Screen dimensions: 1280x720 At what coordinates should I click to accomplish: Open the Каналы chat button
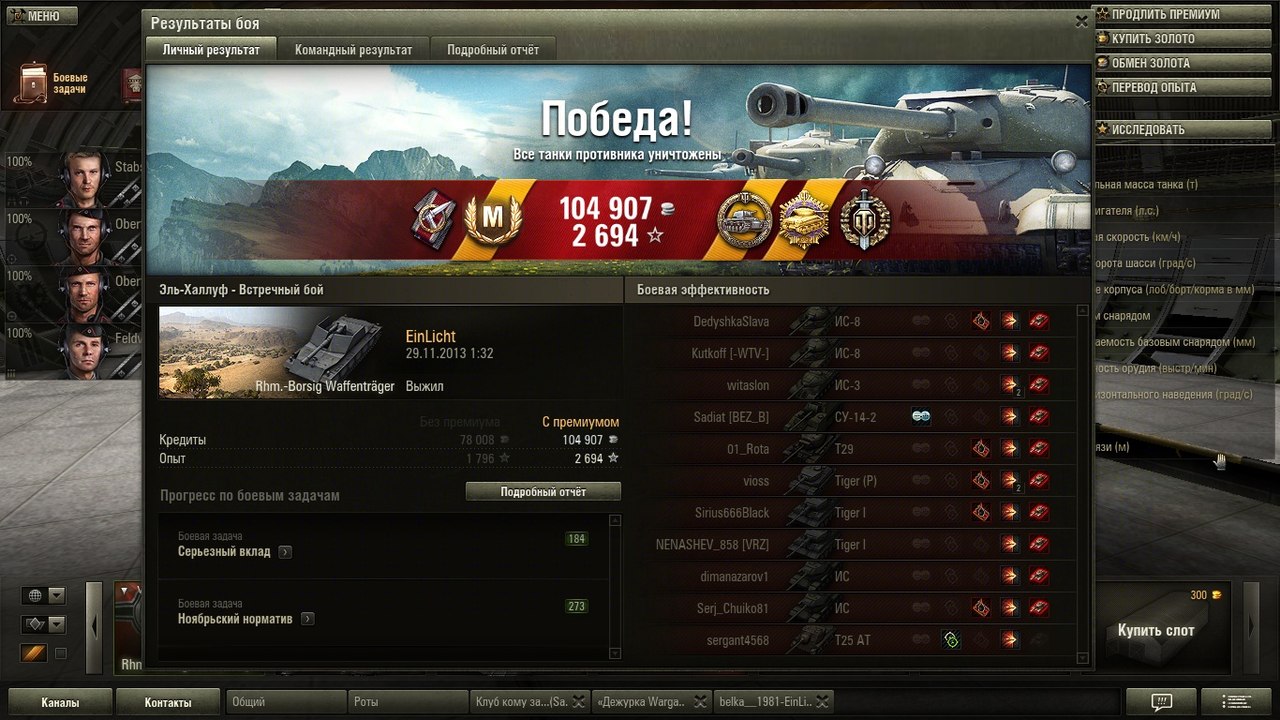coord(60,702)
